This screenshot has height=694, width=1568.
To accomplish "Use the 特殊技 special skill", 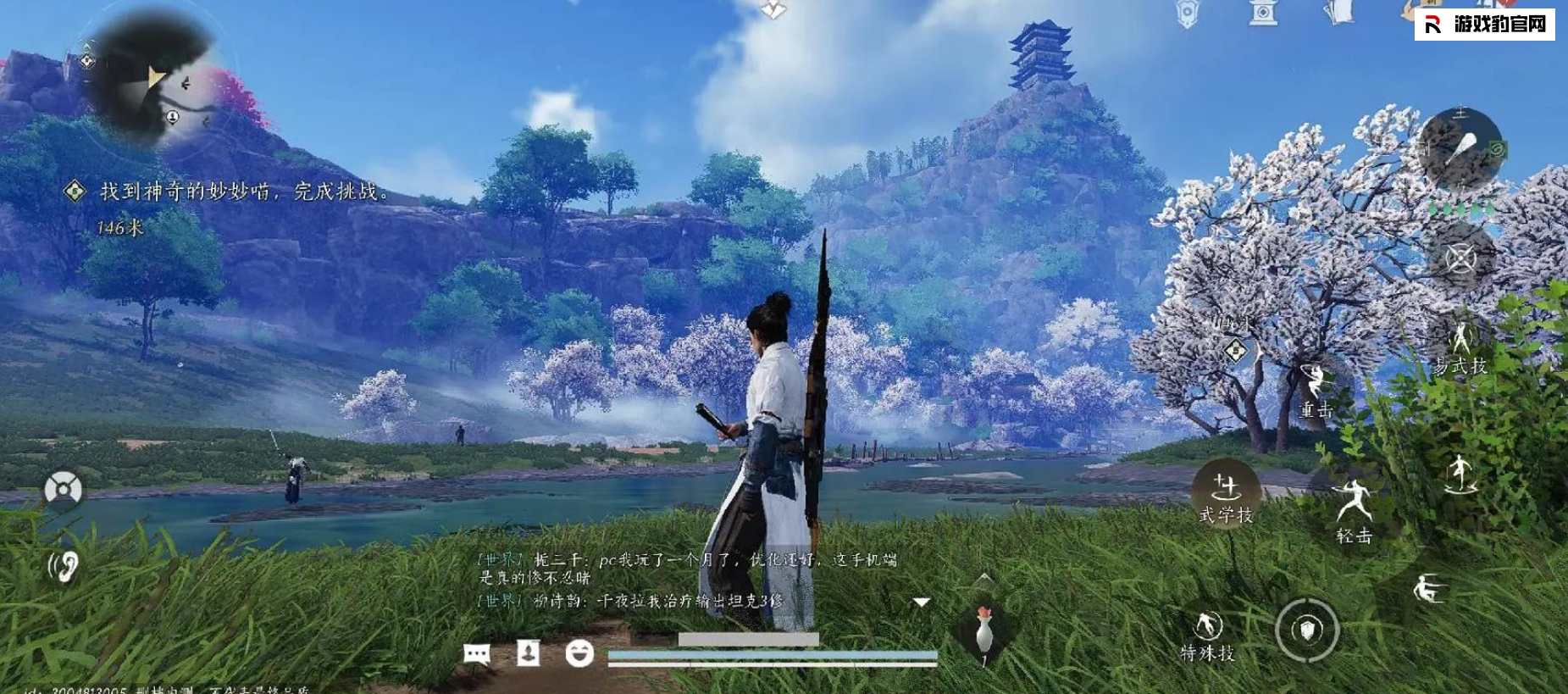I will point(1208,636).
